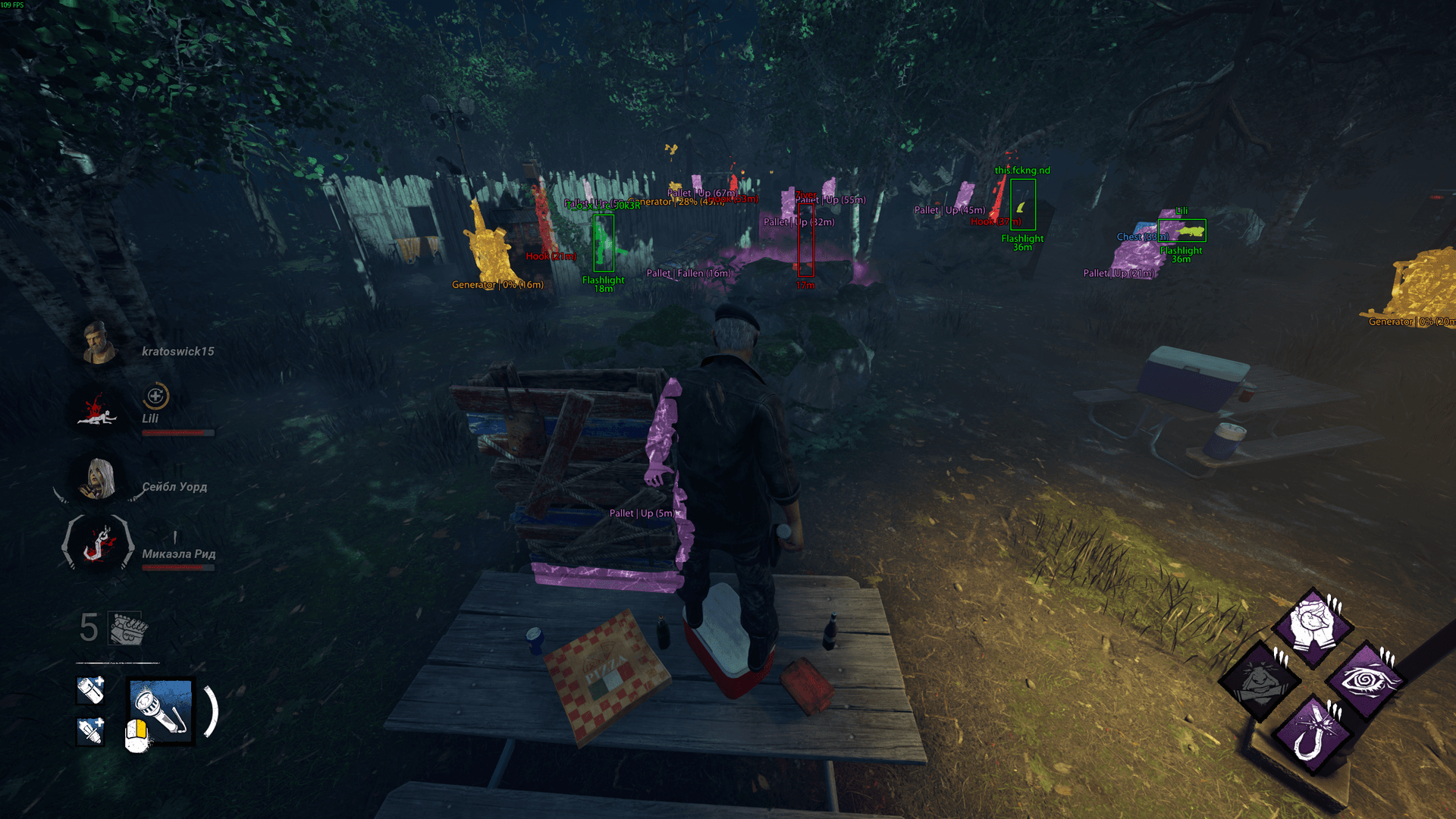This screenshot has width=1456, height=819.
Task: Select Lili's dying-state status icon
Action: click(99, 411)
